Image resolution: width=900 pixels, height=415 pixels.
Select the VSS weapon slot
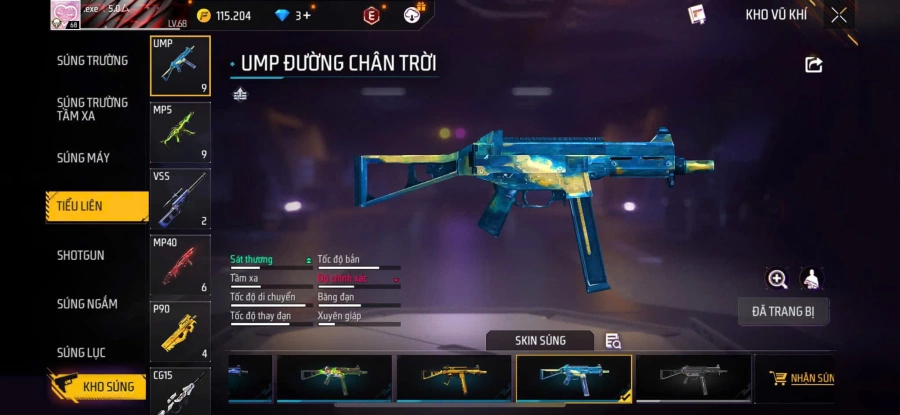[x=180, y=198]
